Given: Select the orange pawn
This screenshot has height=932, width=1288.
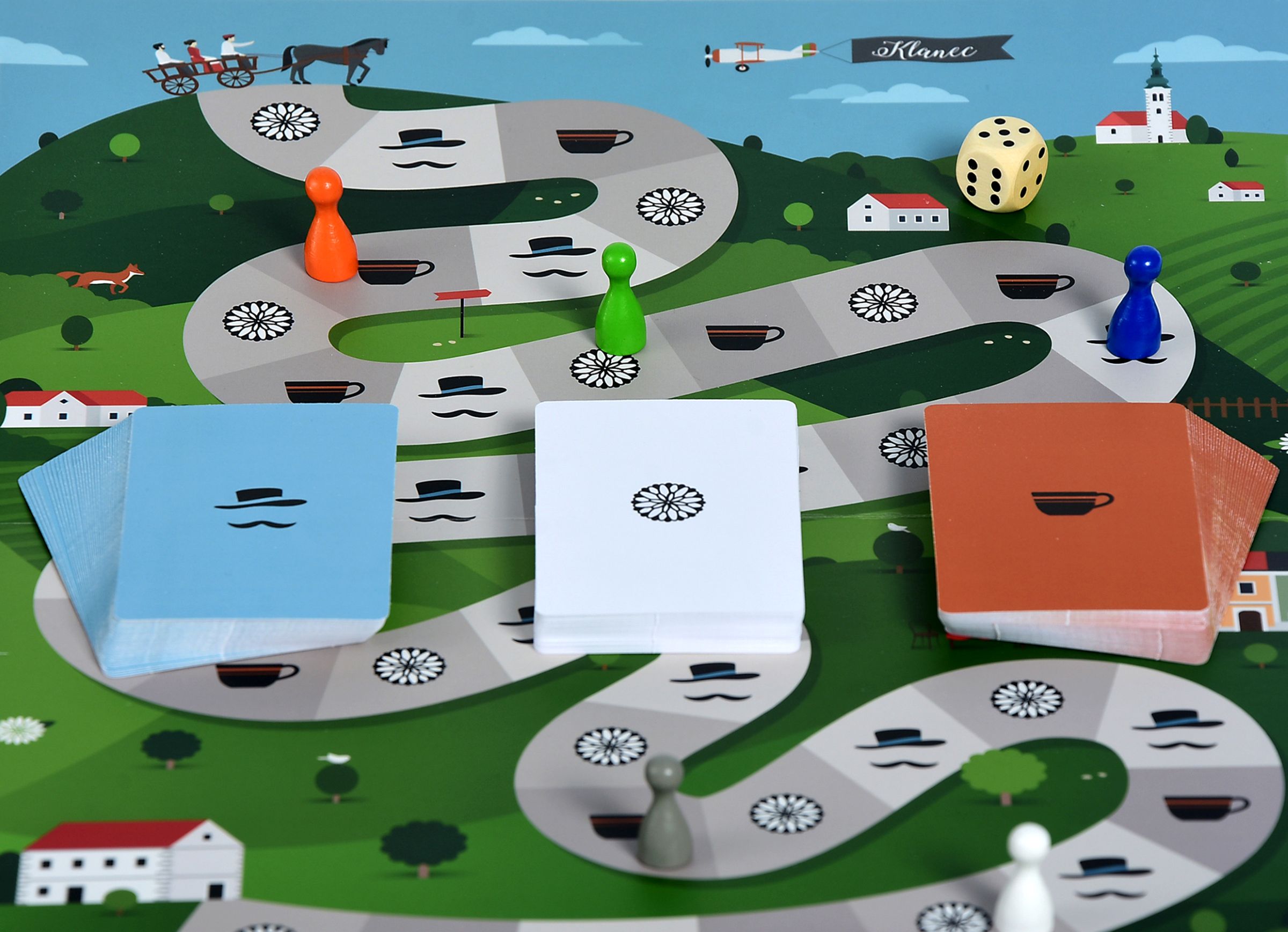Looking at the screenshot, I should [x=330, y=227].
